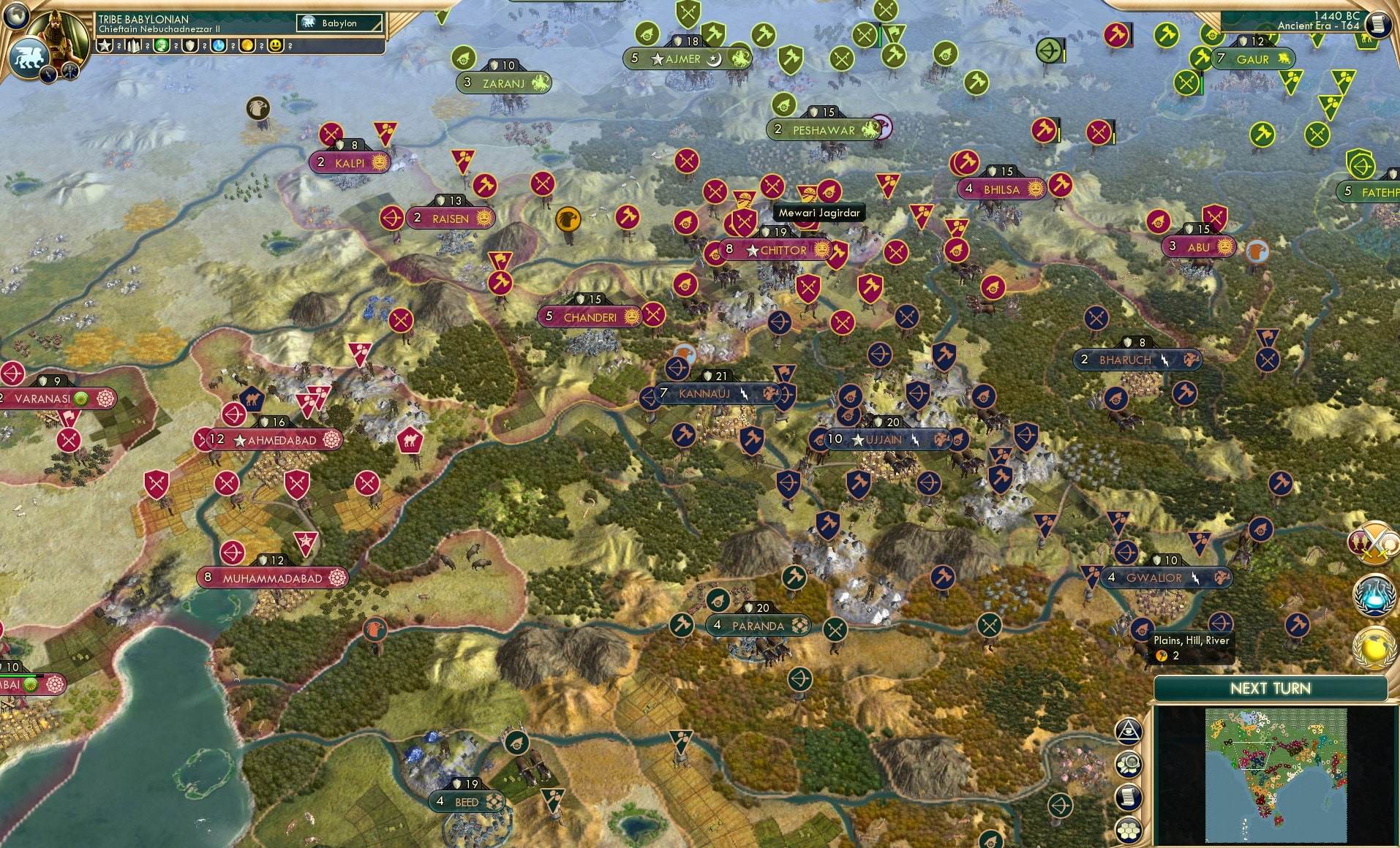Click the shield icon in the top status bar
Viewport: 1400px width, 848px height.
[x=191, y=45]
